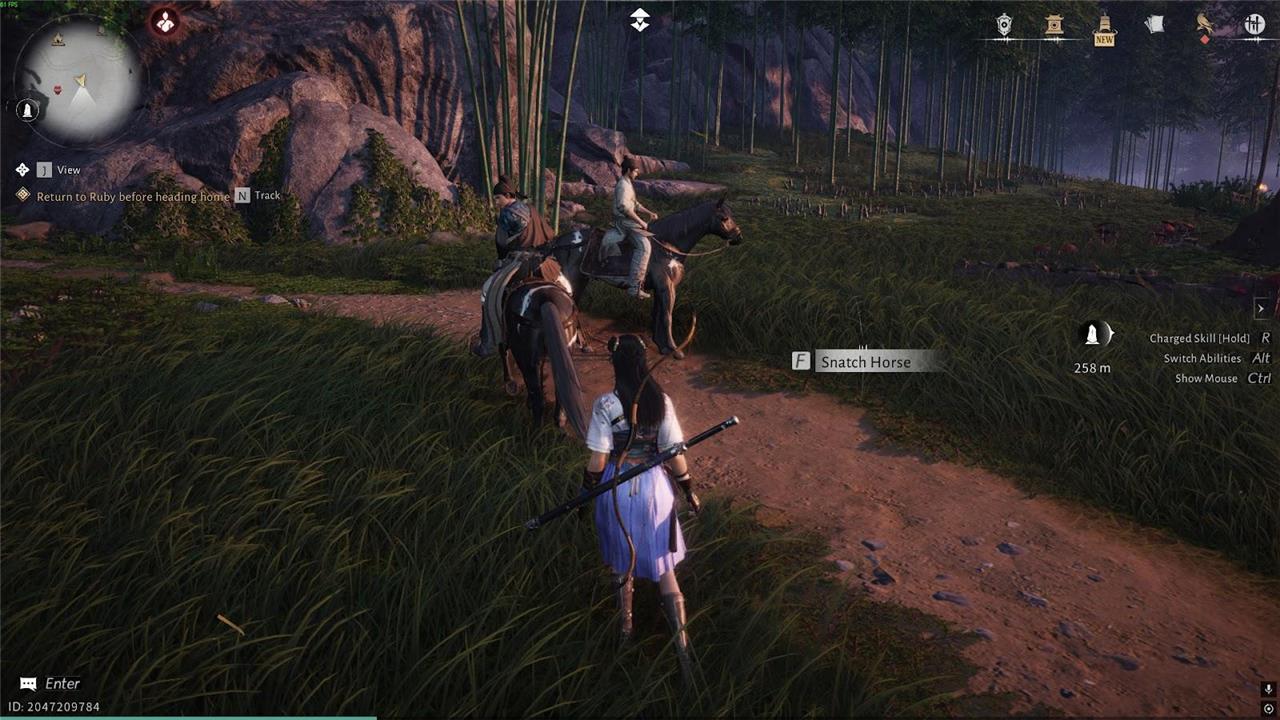Open the golden shrine menu icon
The width and height of the screenshot is (1280, 720).
tap(1054, 25)
